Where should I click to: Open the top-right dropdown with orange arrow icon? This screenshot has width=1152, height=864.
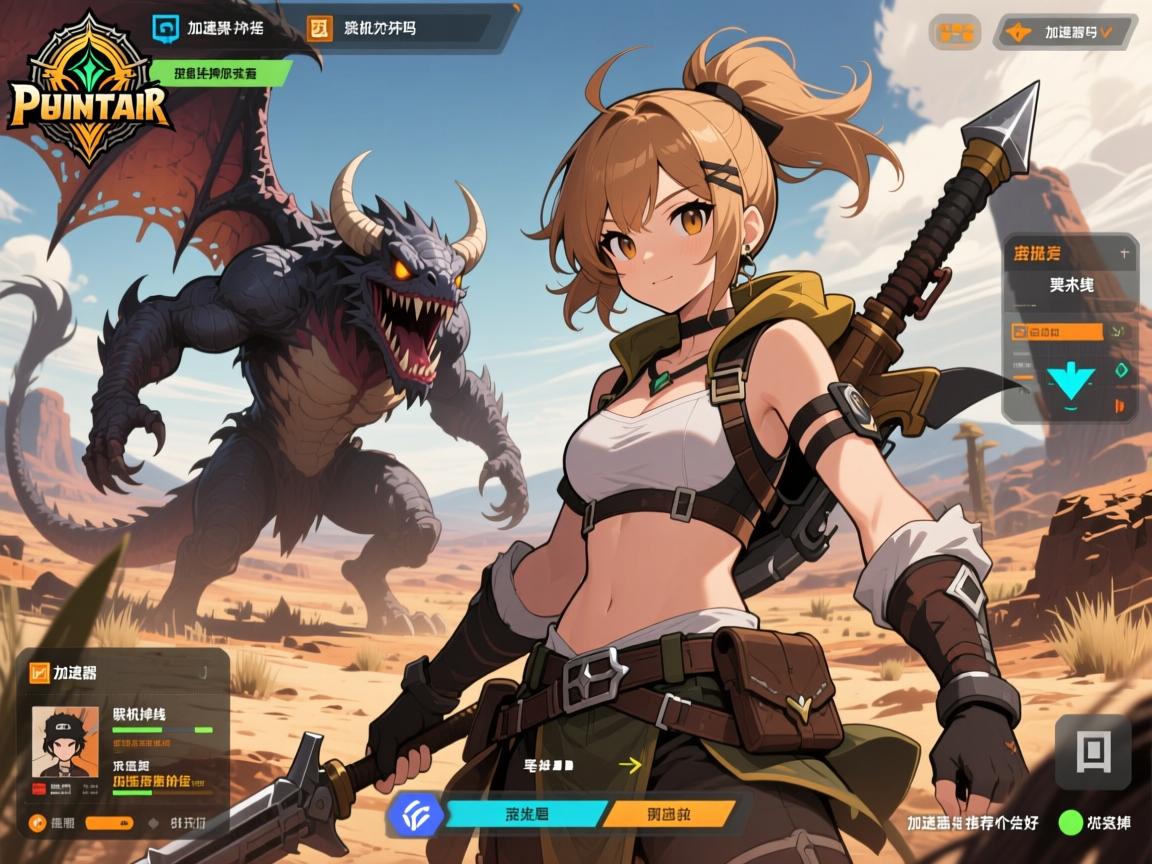click(1064, 32)
